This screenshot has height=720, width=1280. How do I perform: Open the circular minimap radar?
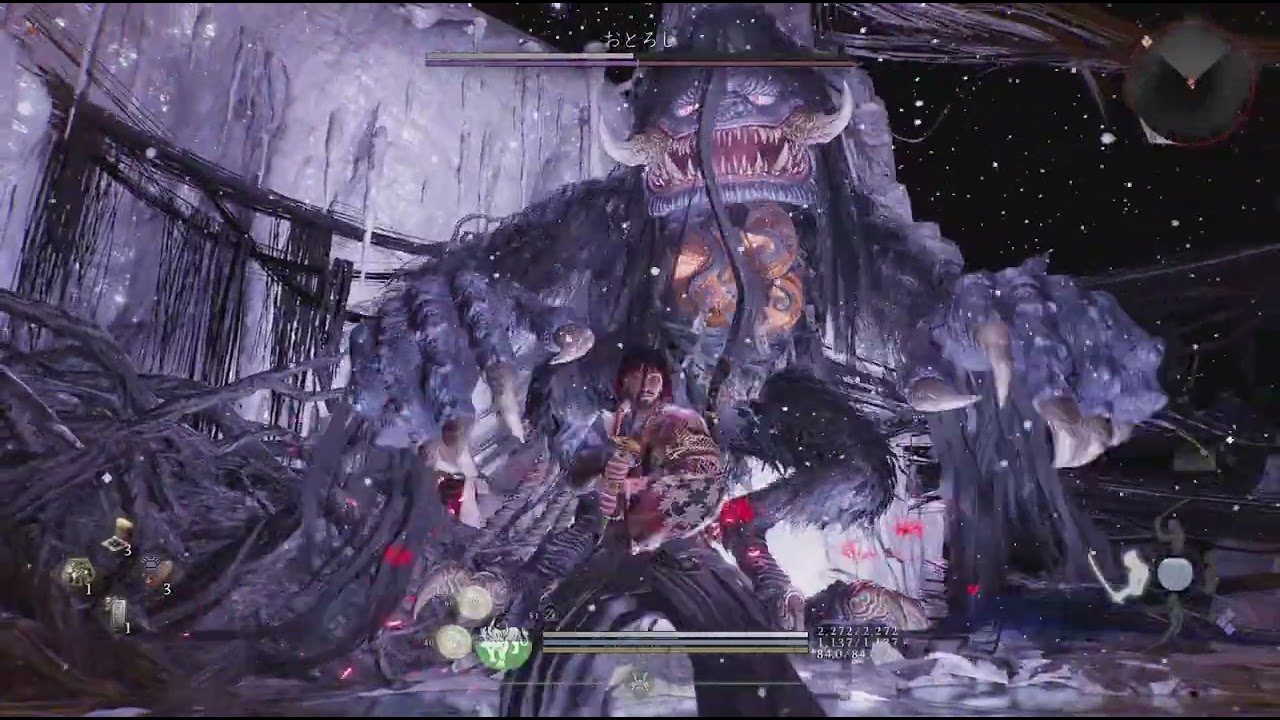[x=1189, y=83]
